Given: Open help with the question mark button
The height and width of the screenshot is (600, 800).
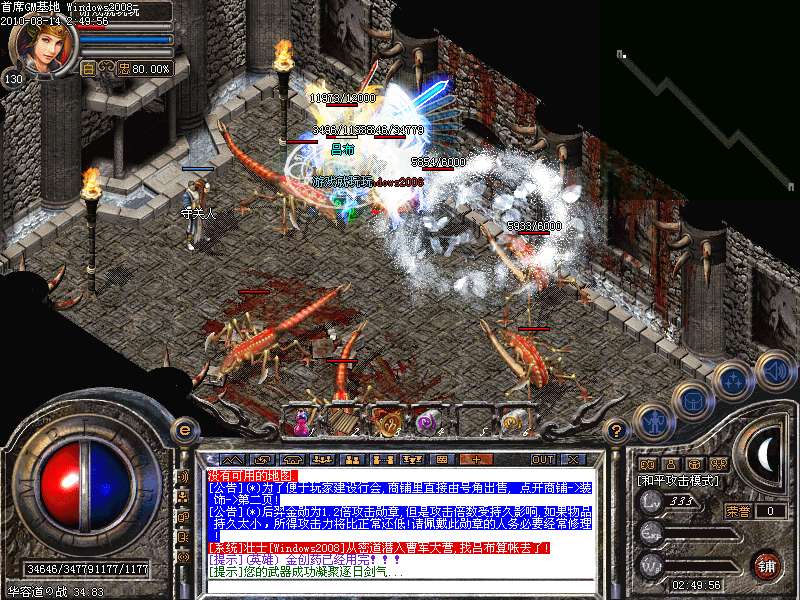Looking at the screenshot, I should tap(617, 430).
